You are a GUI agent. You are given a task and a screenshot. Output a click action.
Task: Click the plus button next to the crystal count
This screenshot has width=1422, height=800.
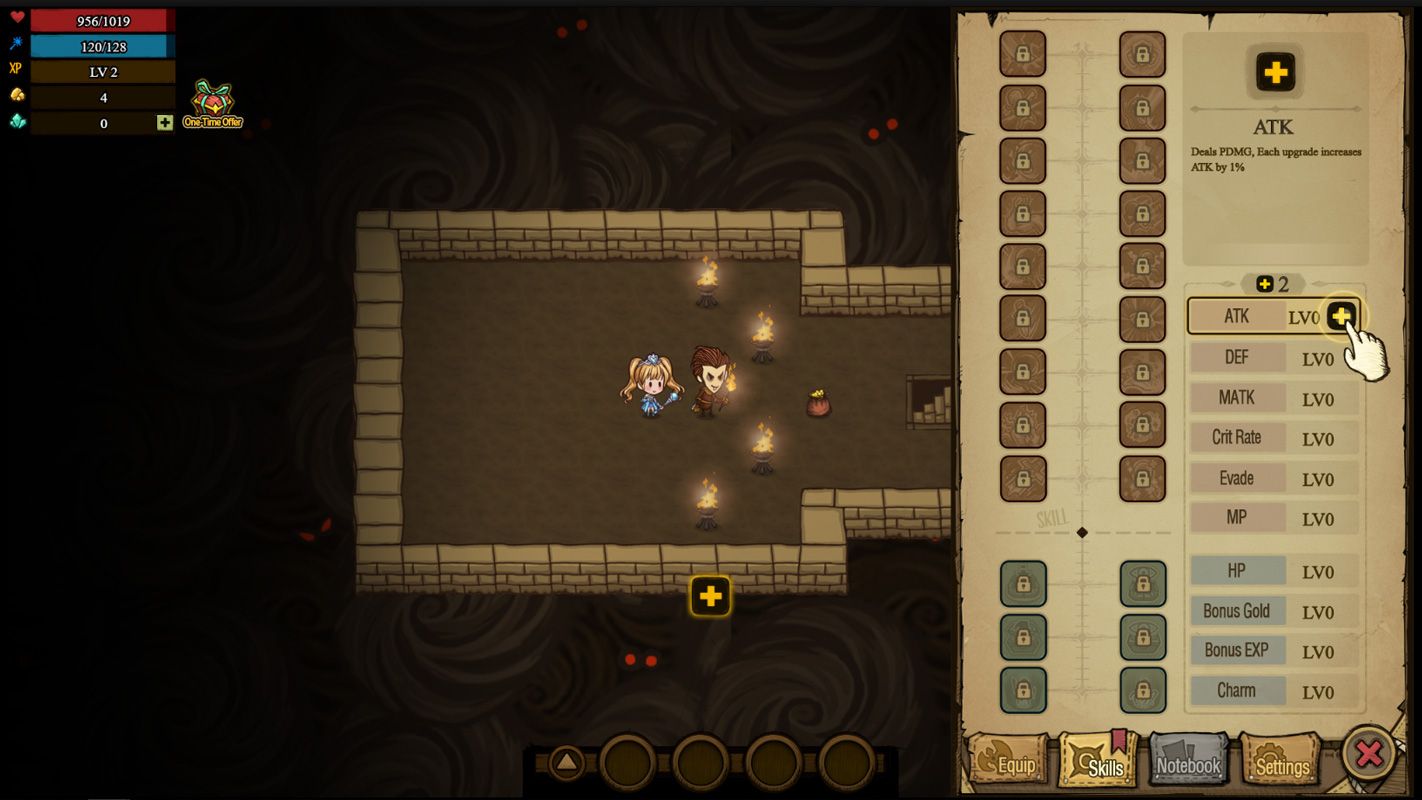[163, 122]
